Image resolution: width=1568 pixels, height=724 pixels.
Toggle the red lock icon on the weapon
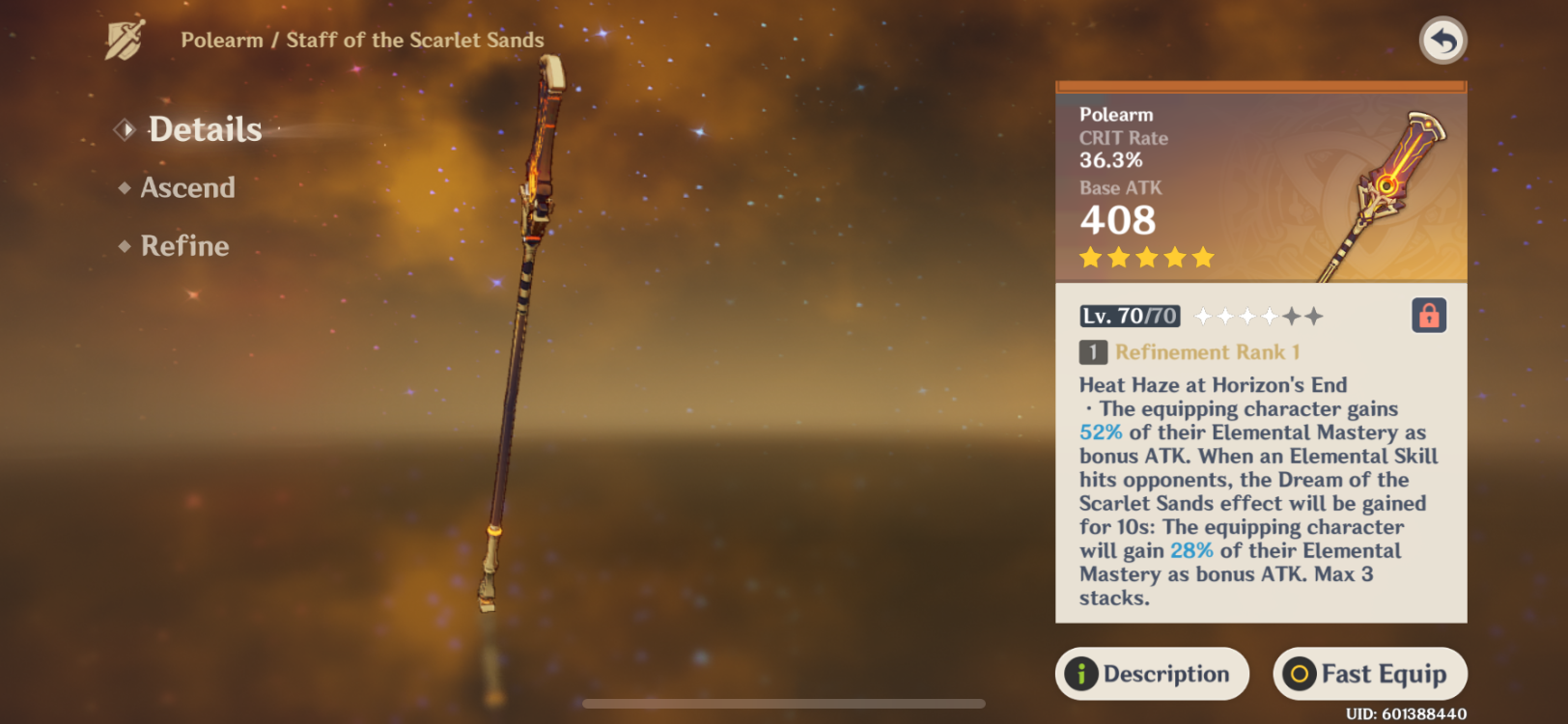[x=1428, y=316]
